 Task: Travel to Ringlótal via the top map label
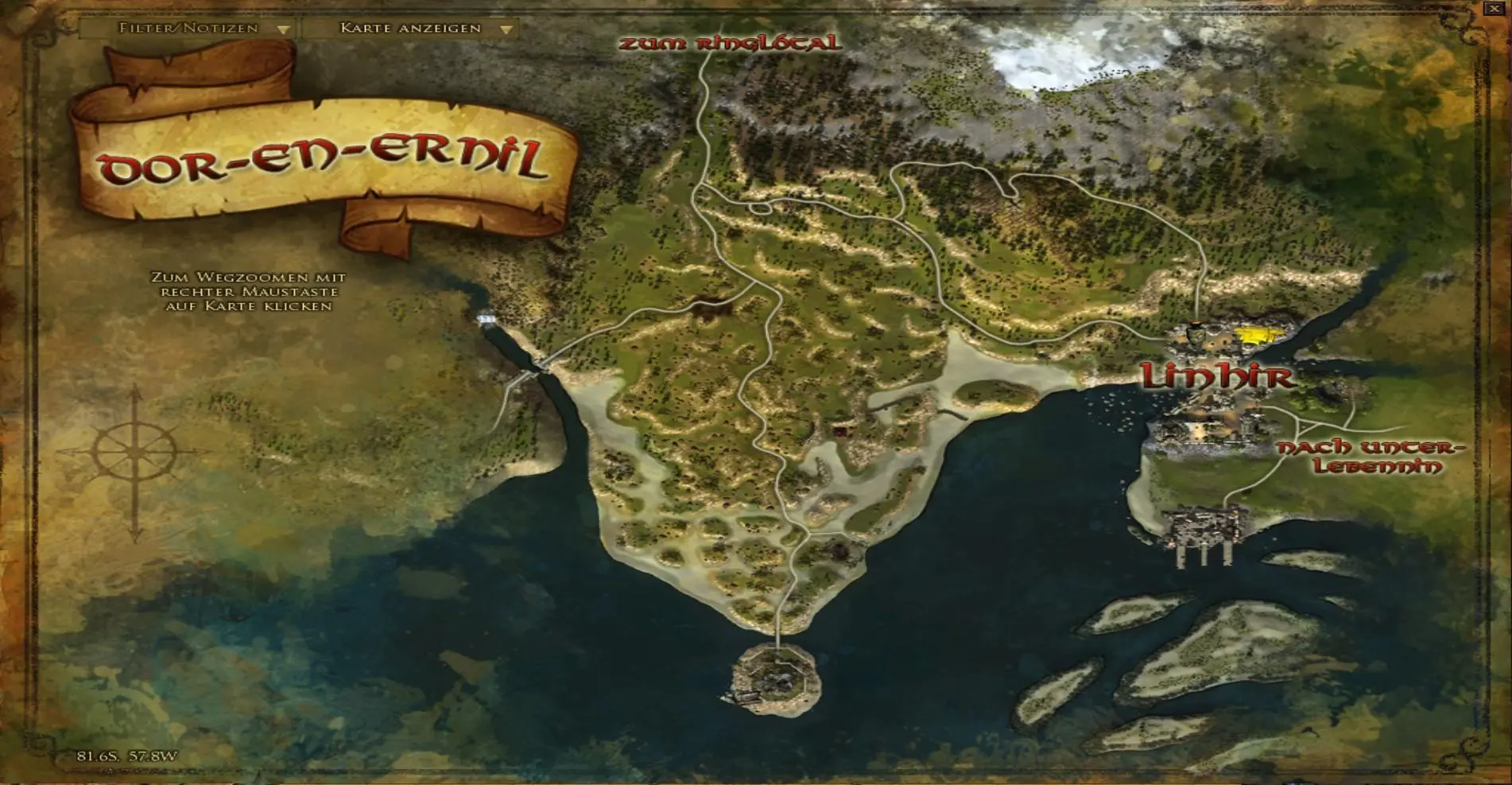[x=729, y=42]
